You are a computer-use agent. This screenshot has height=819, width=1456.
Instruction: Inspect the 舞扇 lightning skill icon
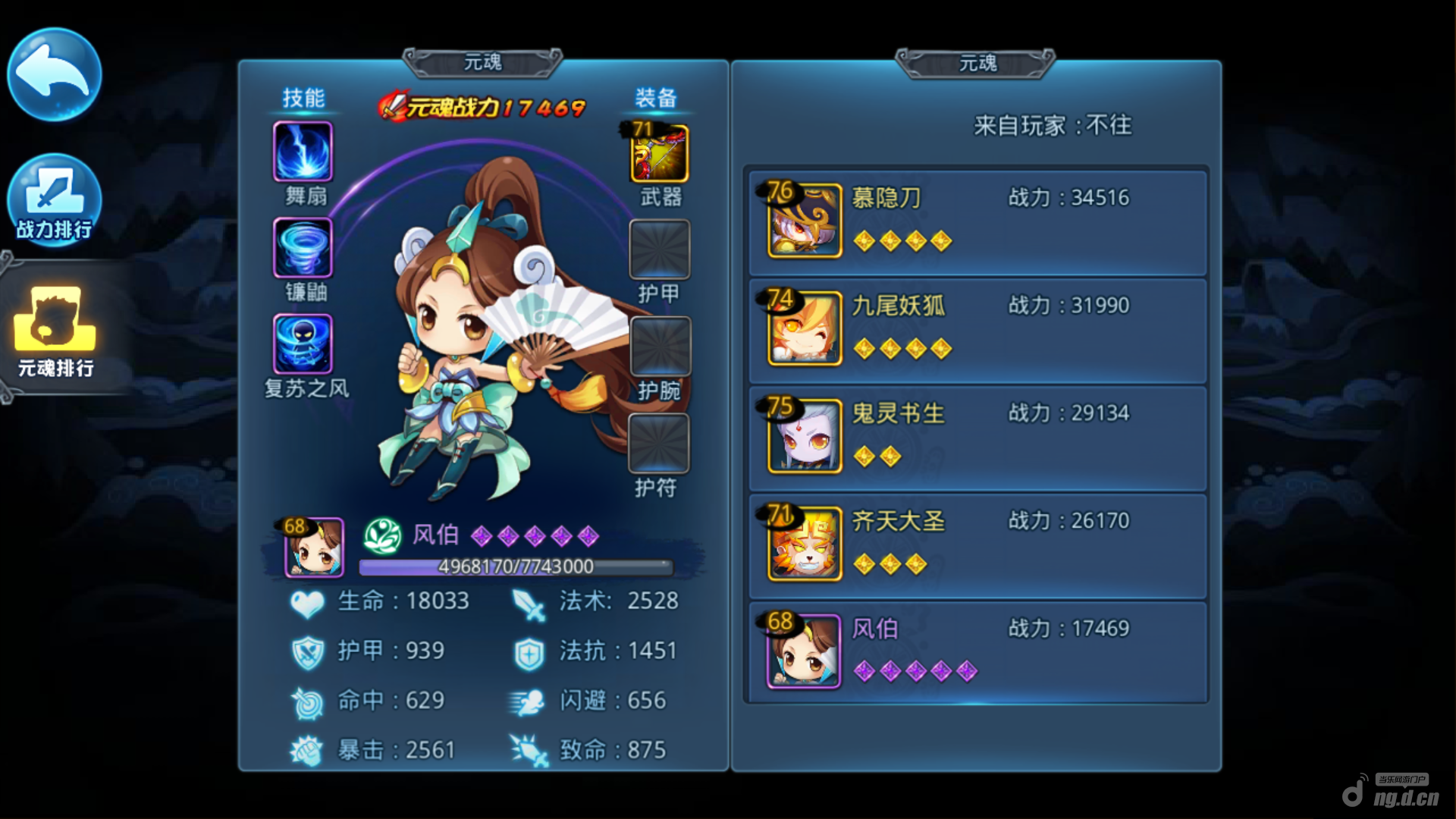tap(303, 152)
